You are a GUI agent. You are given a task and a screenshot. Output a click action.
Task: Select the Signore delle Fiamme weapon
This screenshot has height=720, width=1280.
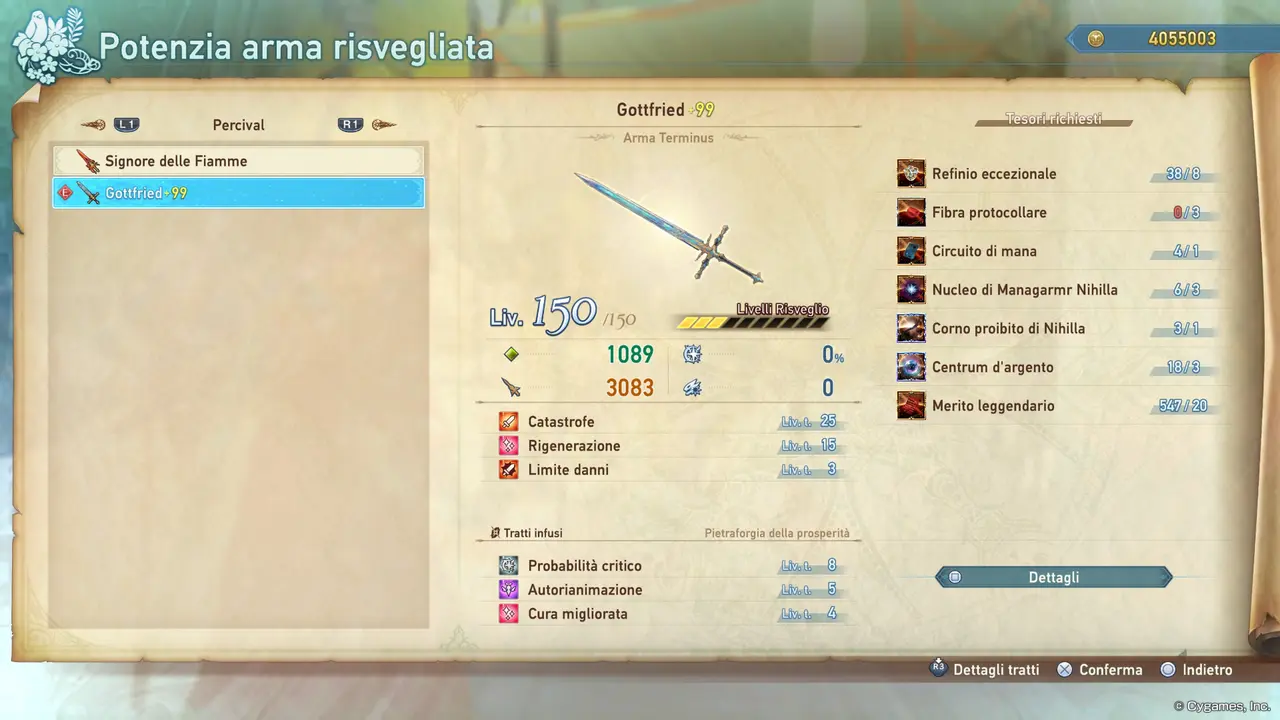click(x=238, y=161)
